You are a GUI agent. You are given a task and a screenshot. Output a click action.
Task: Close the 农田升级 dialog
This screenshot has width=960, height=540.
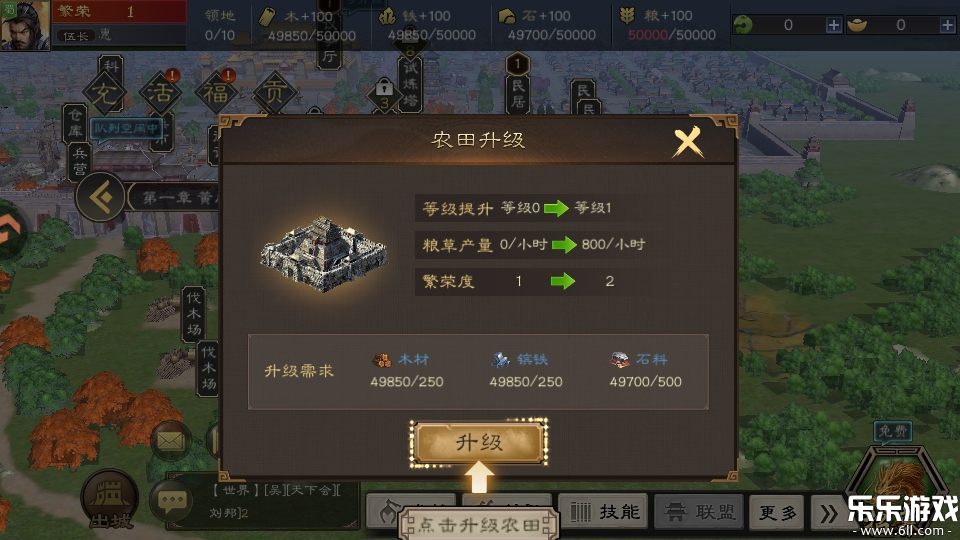688,142
